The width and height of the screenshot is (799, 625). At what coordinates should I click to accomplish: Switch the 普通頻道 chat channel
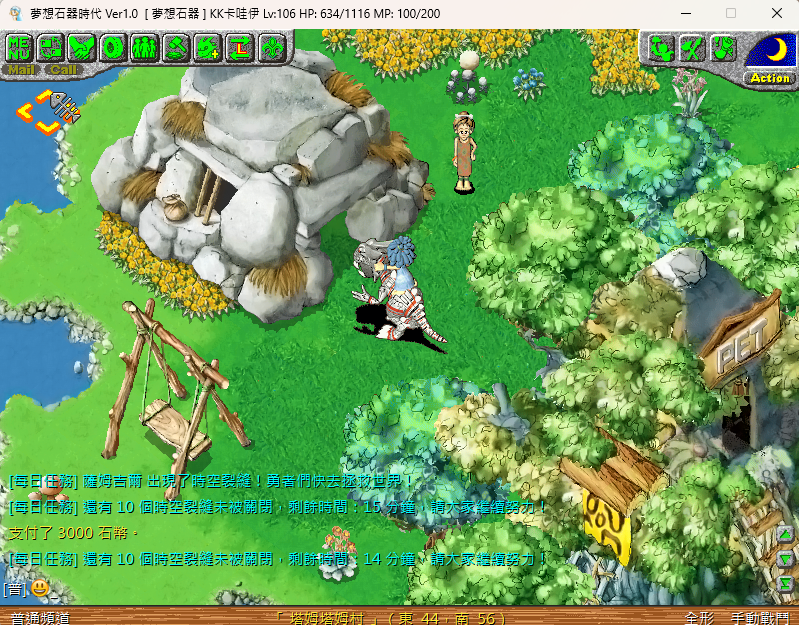(40, 618)
